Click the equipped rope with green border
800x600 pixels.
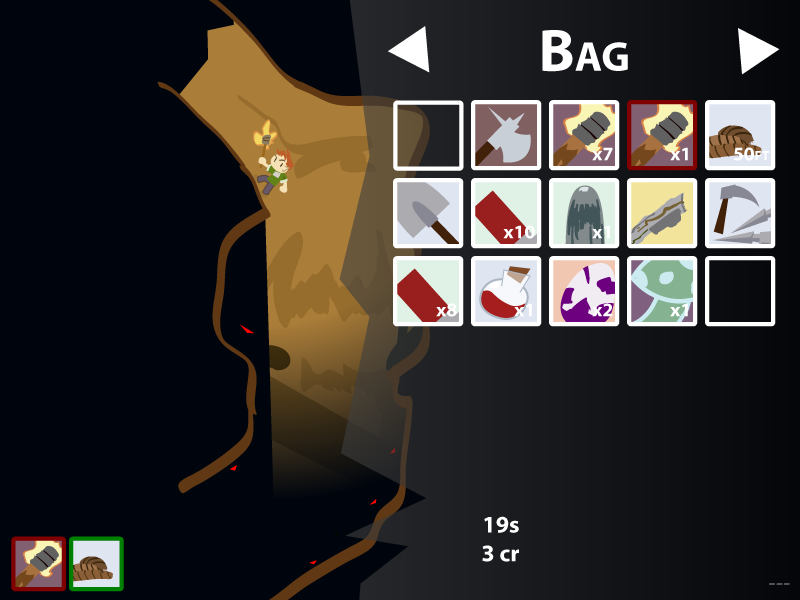(x=96, y=563)
